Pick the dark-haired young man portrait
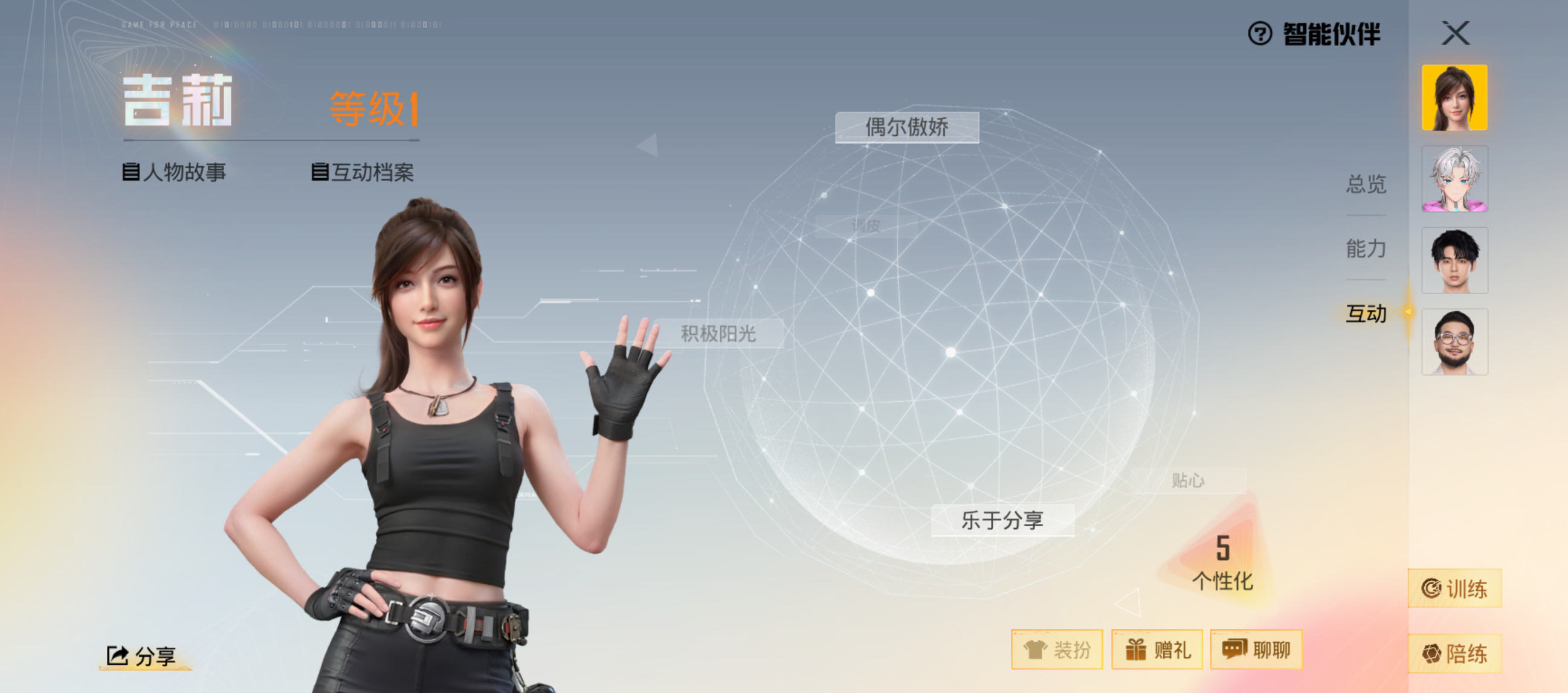Viewport: 1568px width, 693px height. click(1454, 260)
